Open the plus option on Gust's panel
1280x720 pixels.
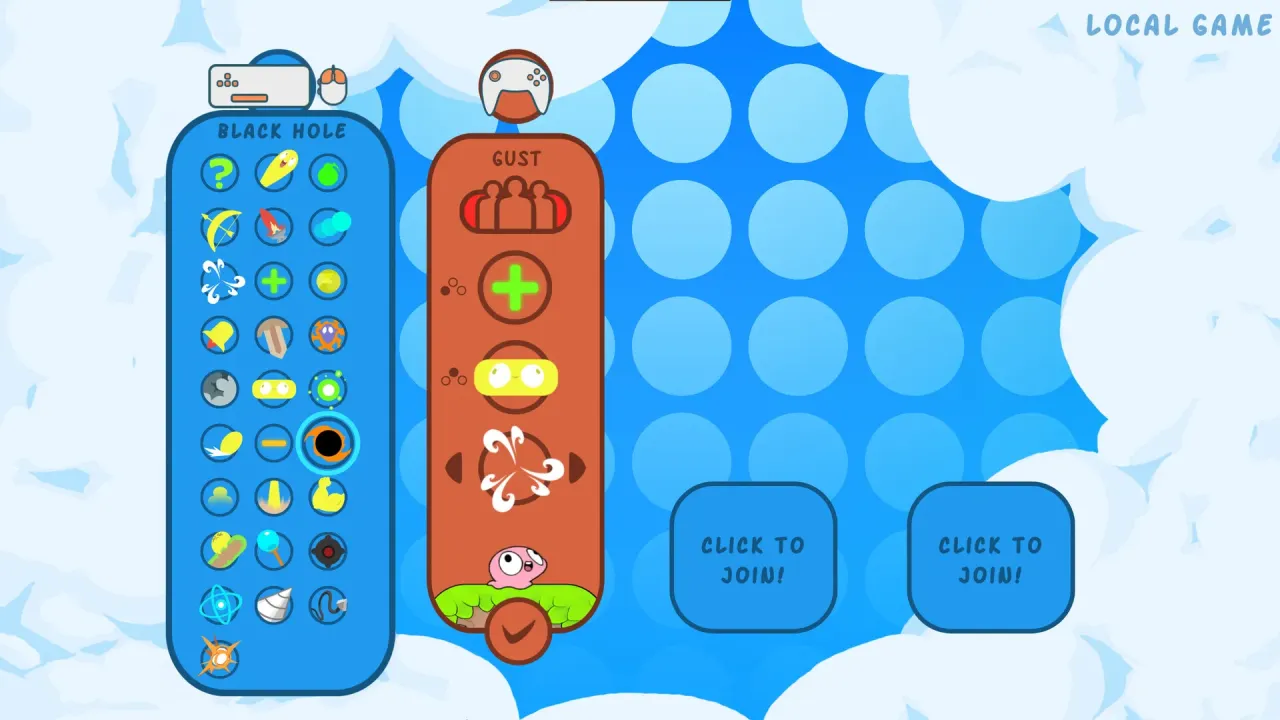(516, 287)
